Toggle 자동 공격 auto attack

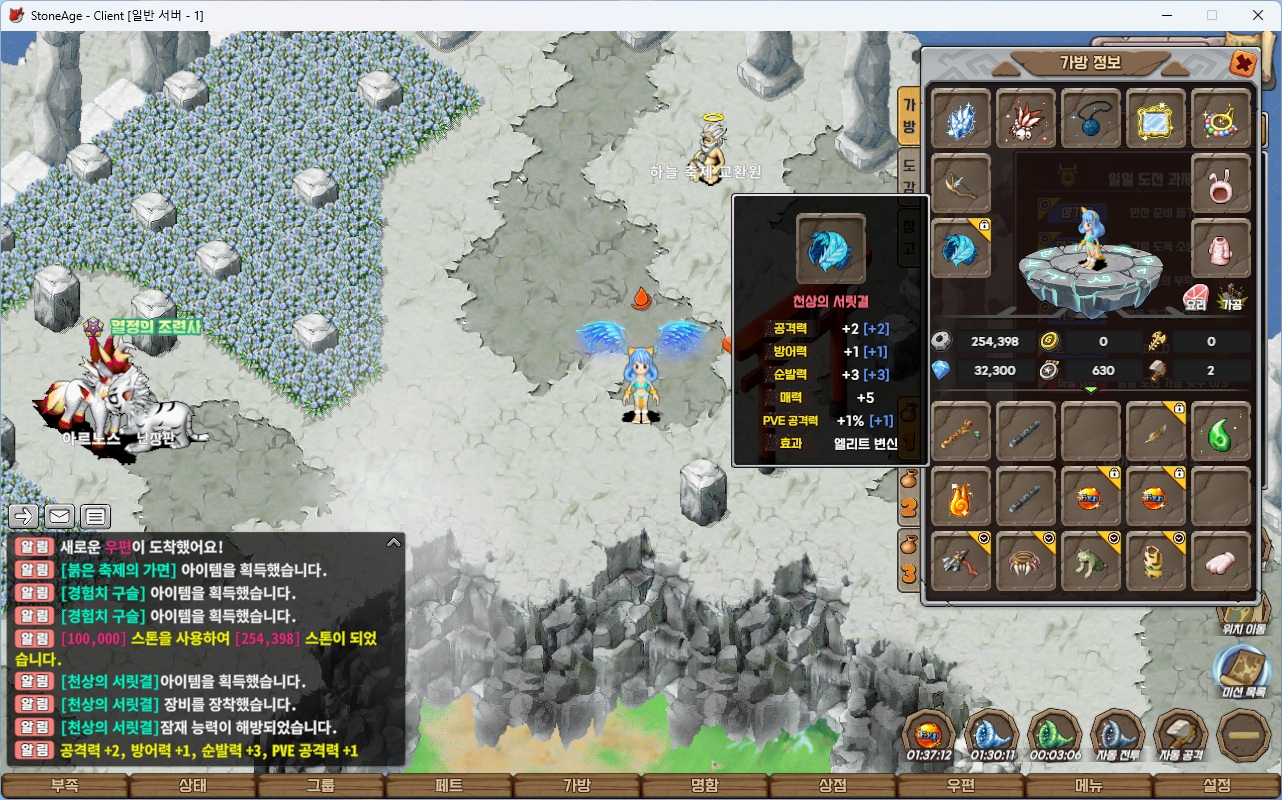[x=1181, y=735]
